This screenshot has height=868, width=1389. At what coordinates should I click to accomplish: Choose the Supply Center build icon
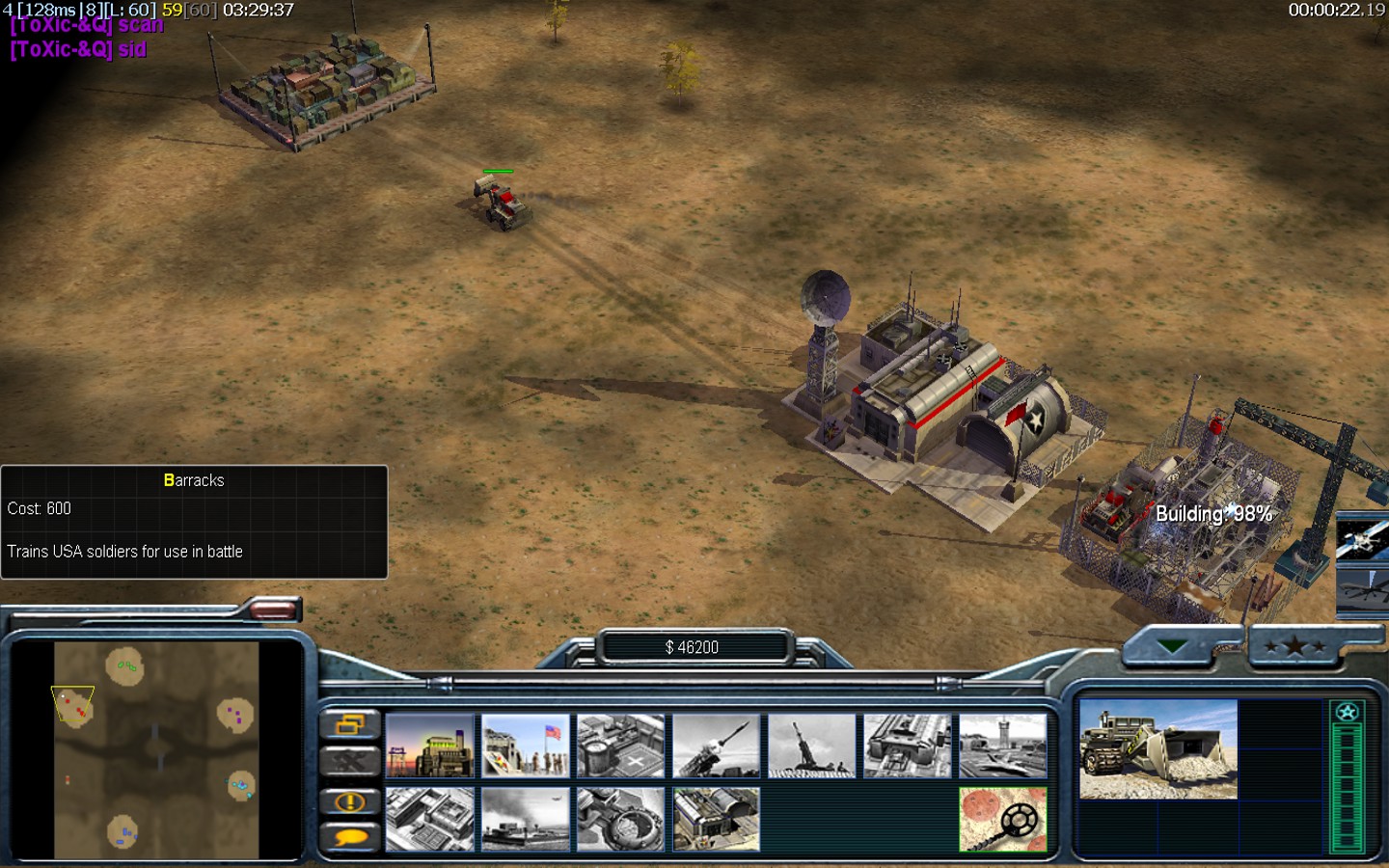tap(621, 746)
